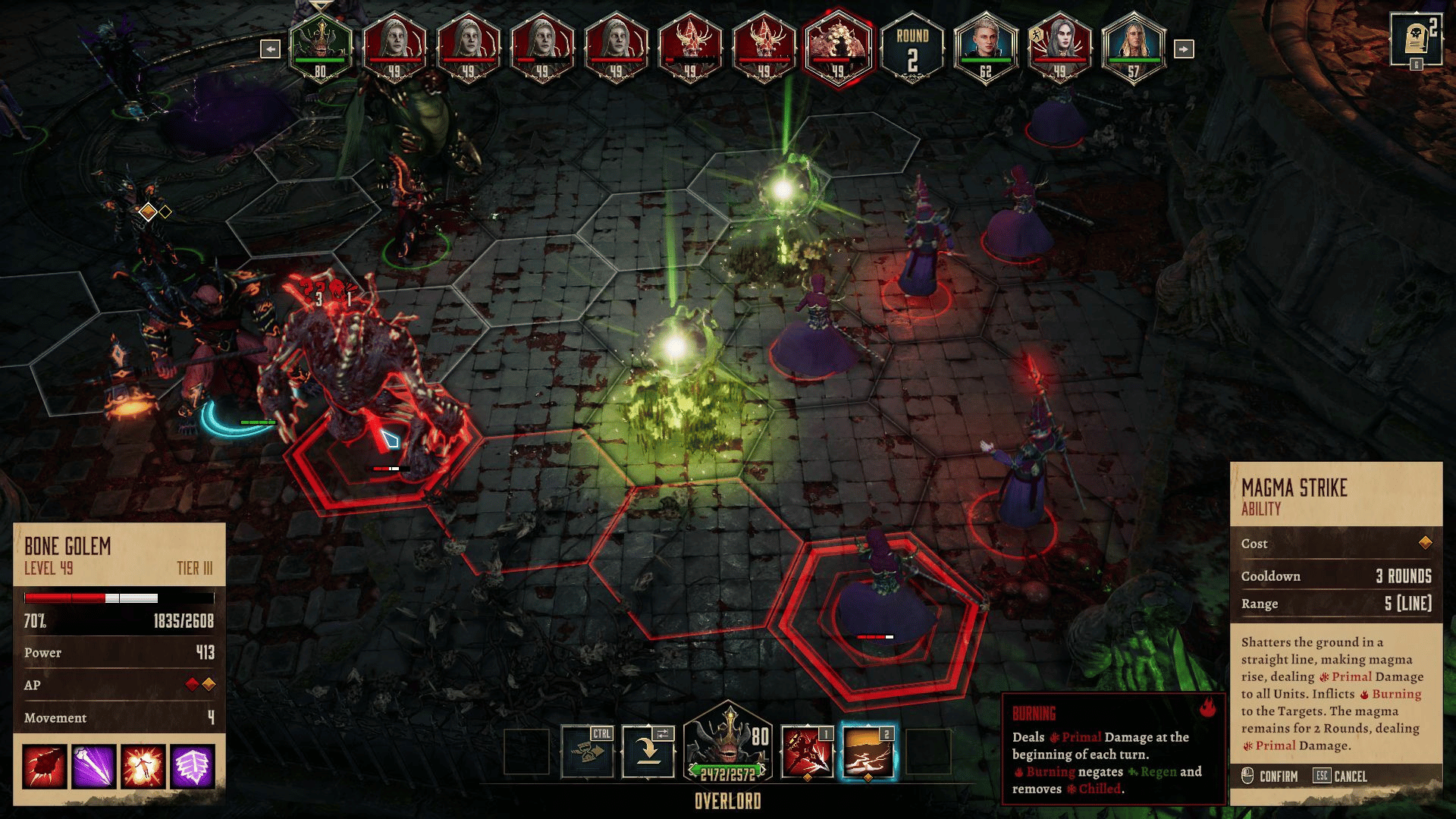Inspect the Bone Golem explosion ability

(143, 766)
